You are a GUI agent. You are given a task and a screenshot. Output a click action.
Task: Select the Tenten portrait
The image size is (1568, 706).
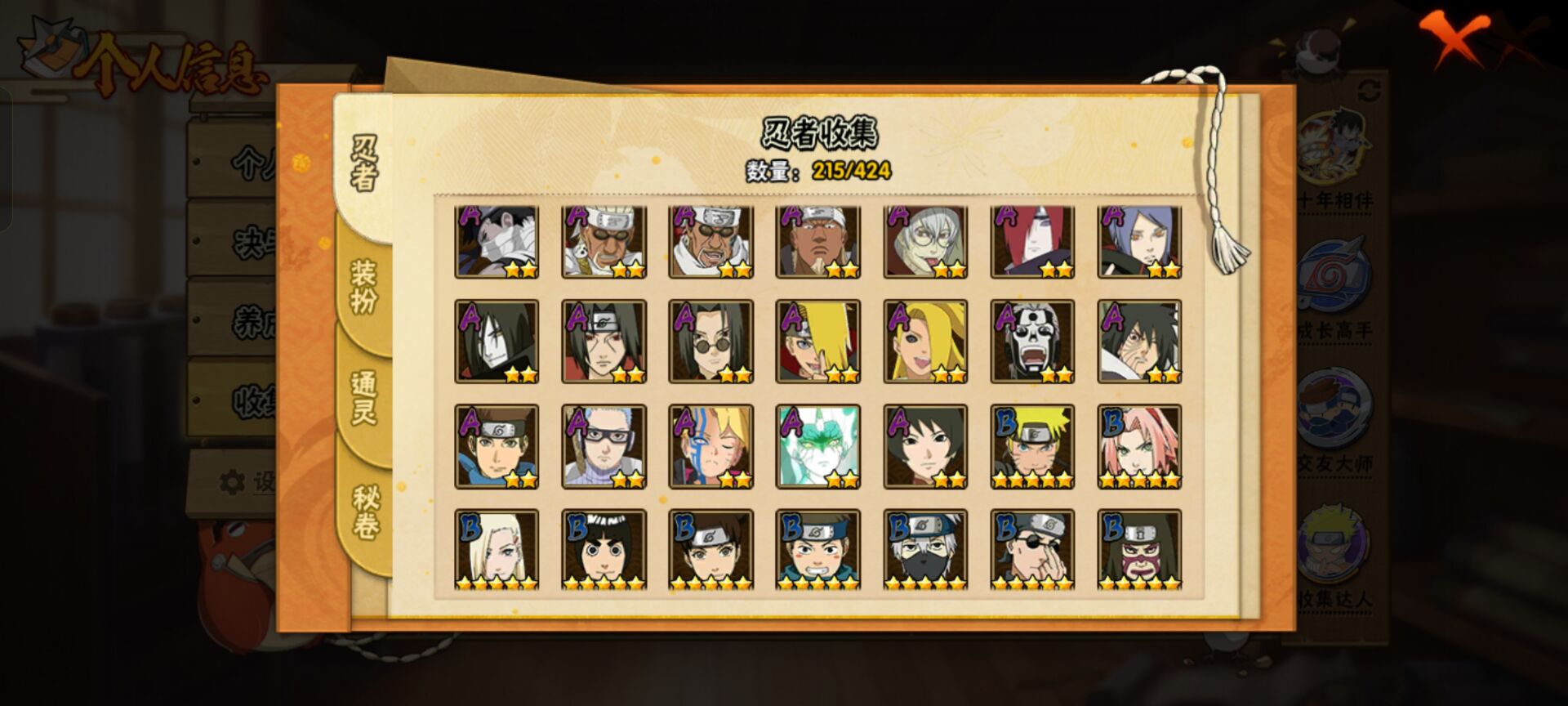point(710,550)
